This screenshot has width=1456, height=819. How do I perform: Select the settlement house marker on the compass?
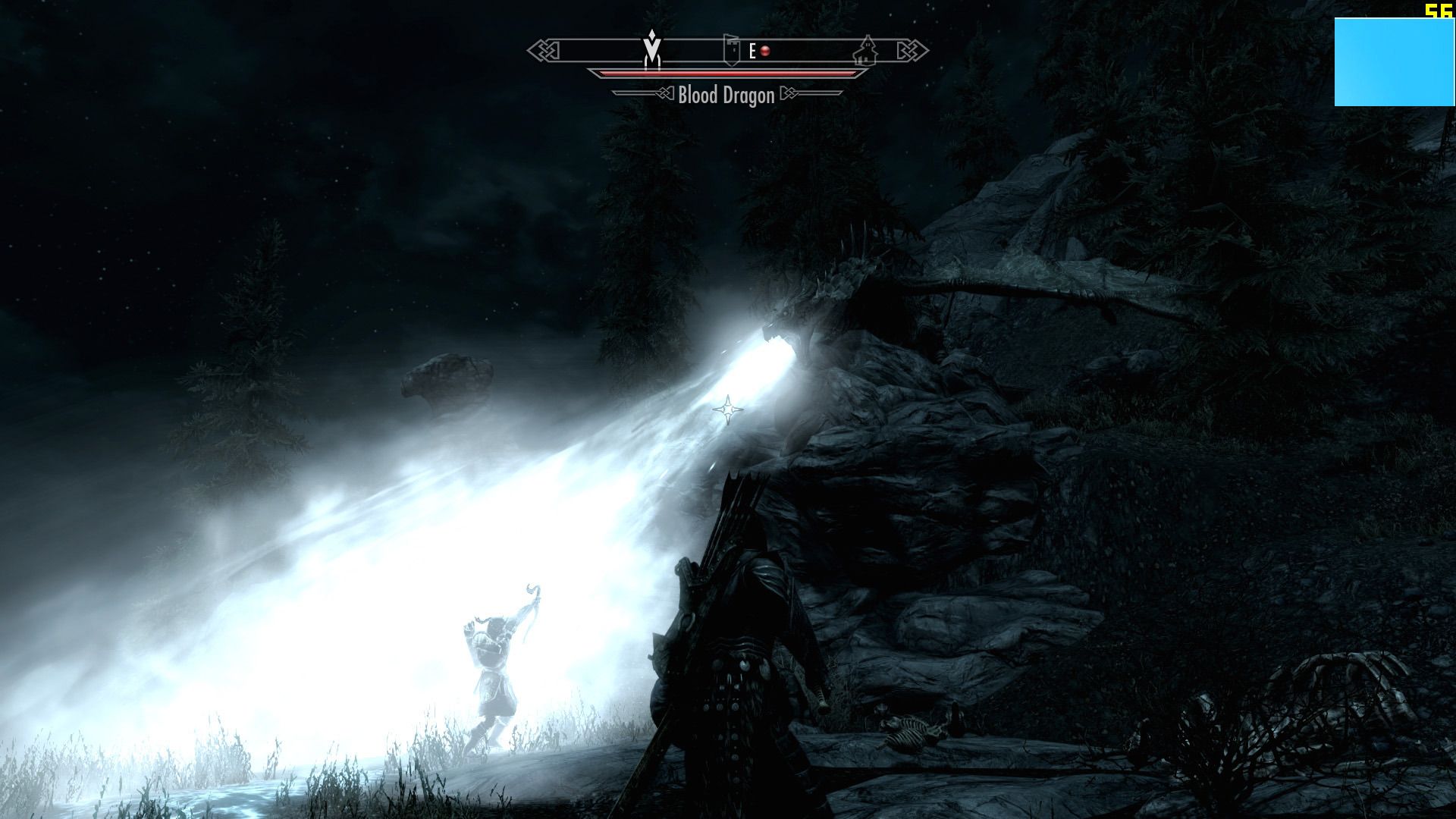tap(864, 51)
